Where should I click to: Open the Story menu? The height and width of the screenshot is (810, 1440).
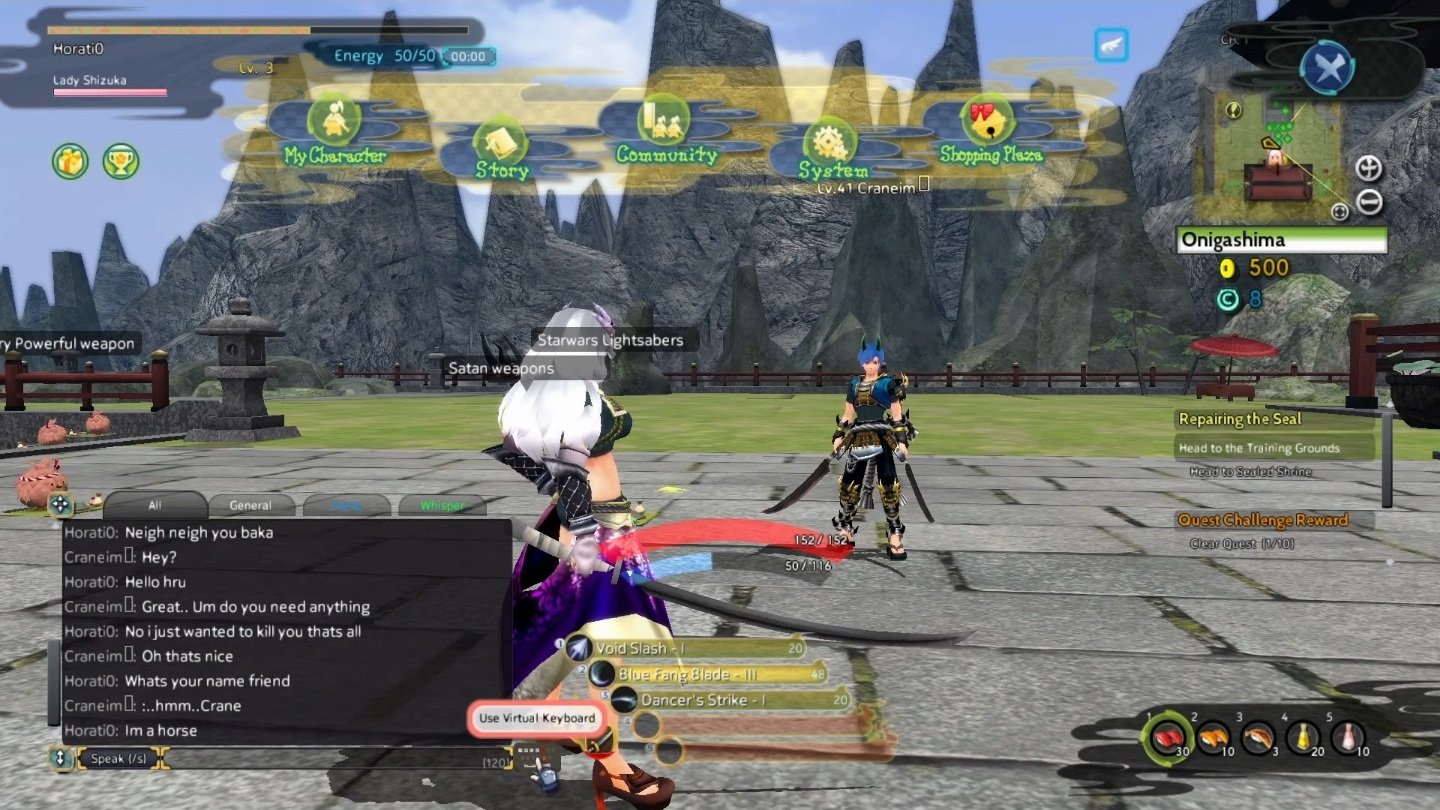coord(497,149)
